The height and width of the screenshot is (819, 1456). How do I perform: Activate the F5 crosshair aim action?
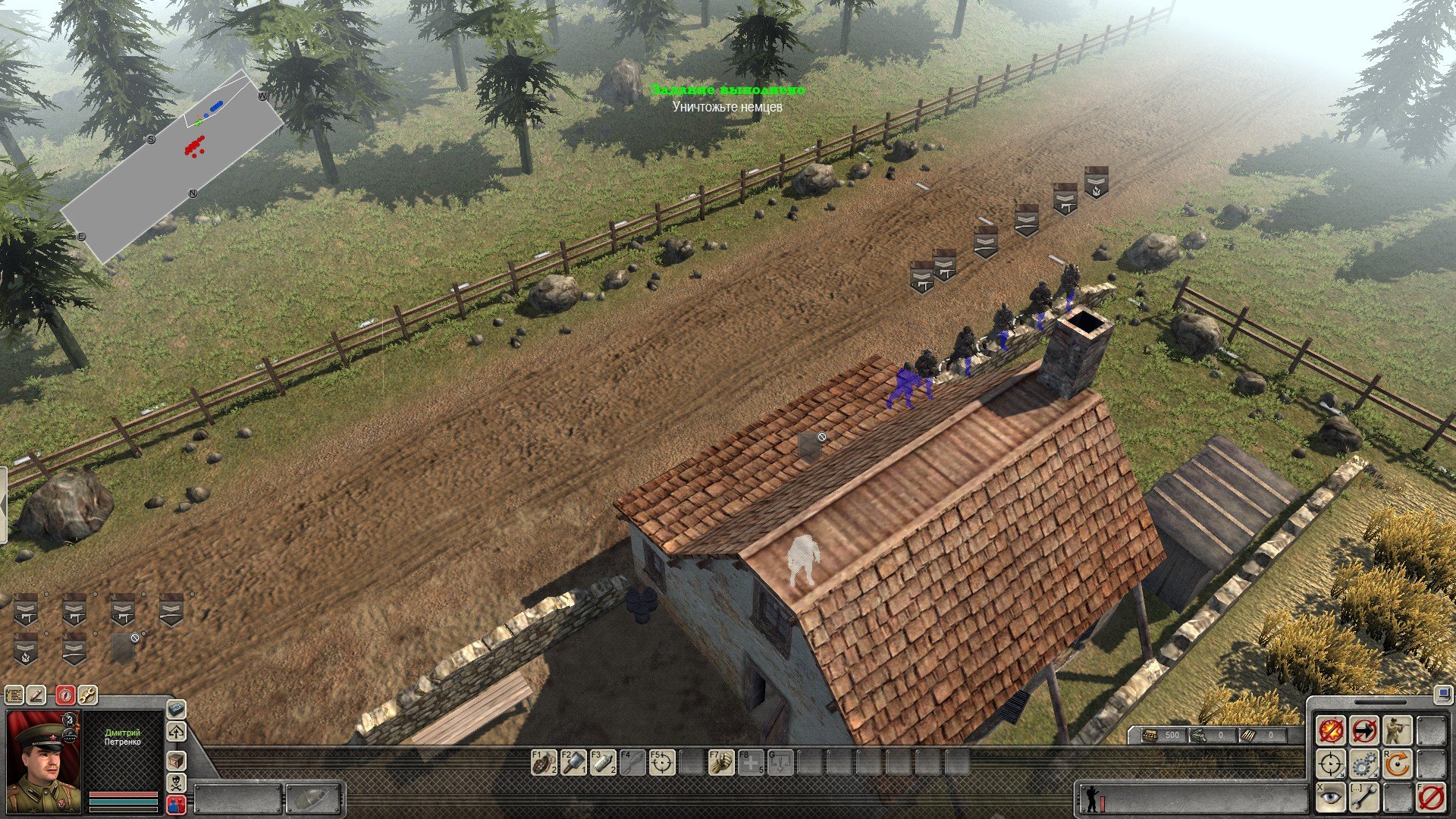(662, 763)
